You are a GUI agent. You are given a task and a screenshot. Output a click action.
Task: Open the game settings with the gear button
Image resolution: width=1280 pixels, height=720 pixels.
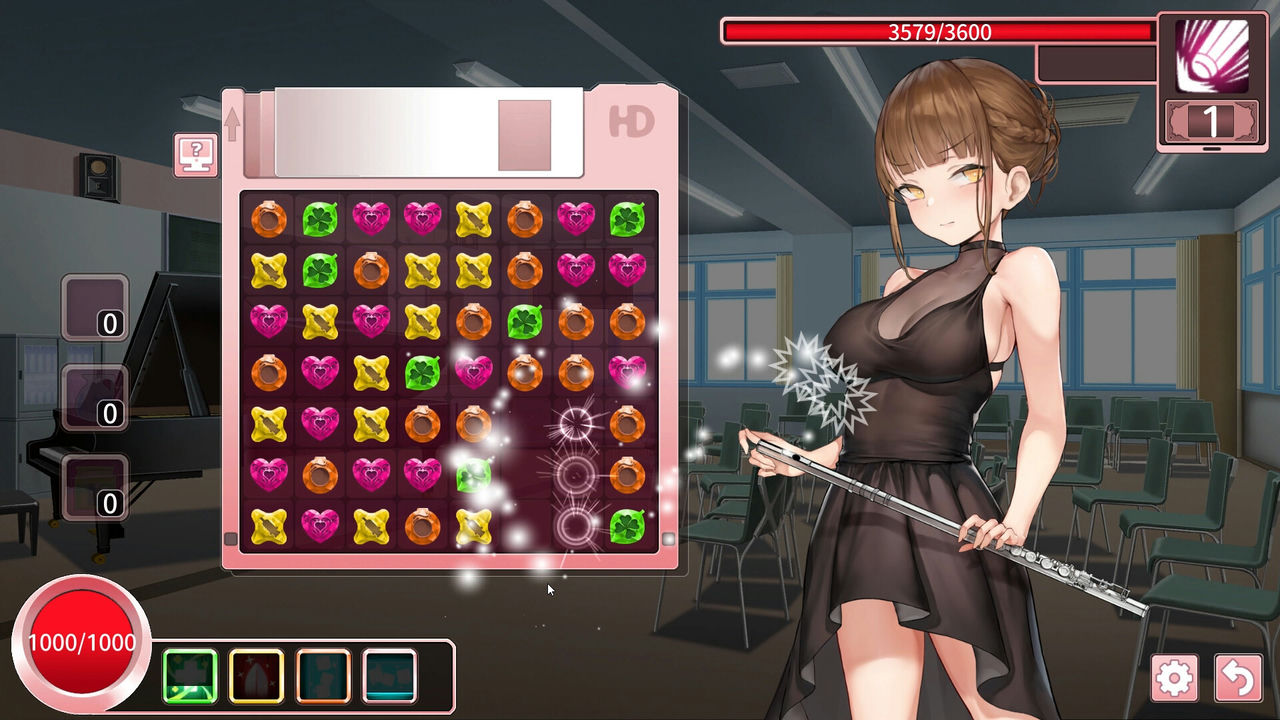pos(1177,677)
